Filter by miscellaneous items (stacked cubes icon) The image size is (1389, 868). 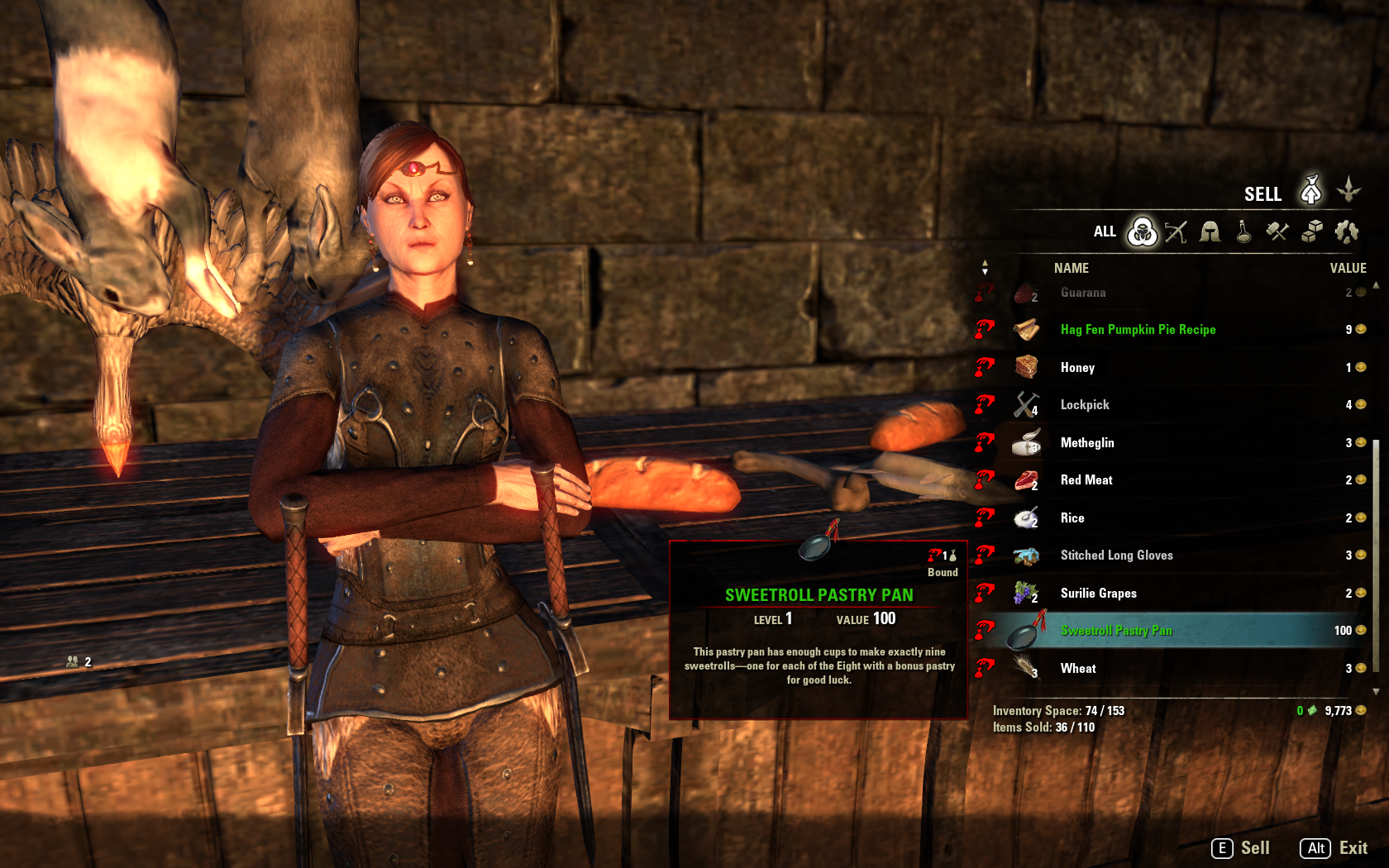(x=1312, y=232)
